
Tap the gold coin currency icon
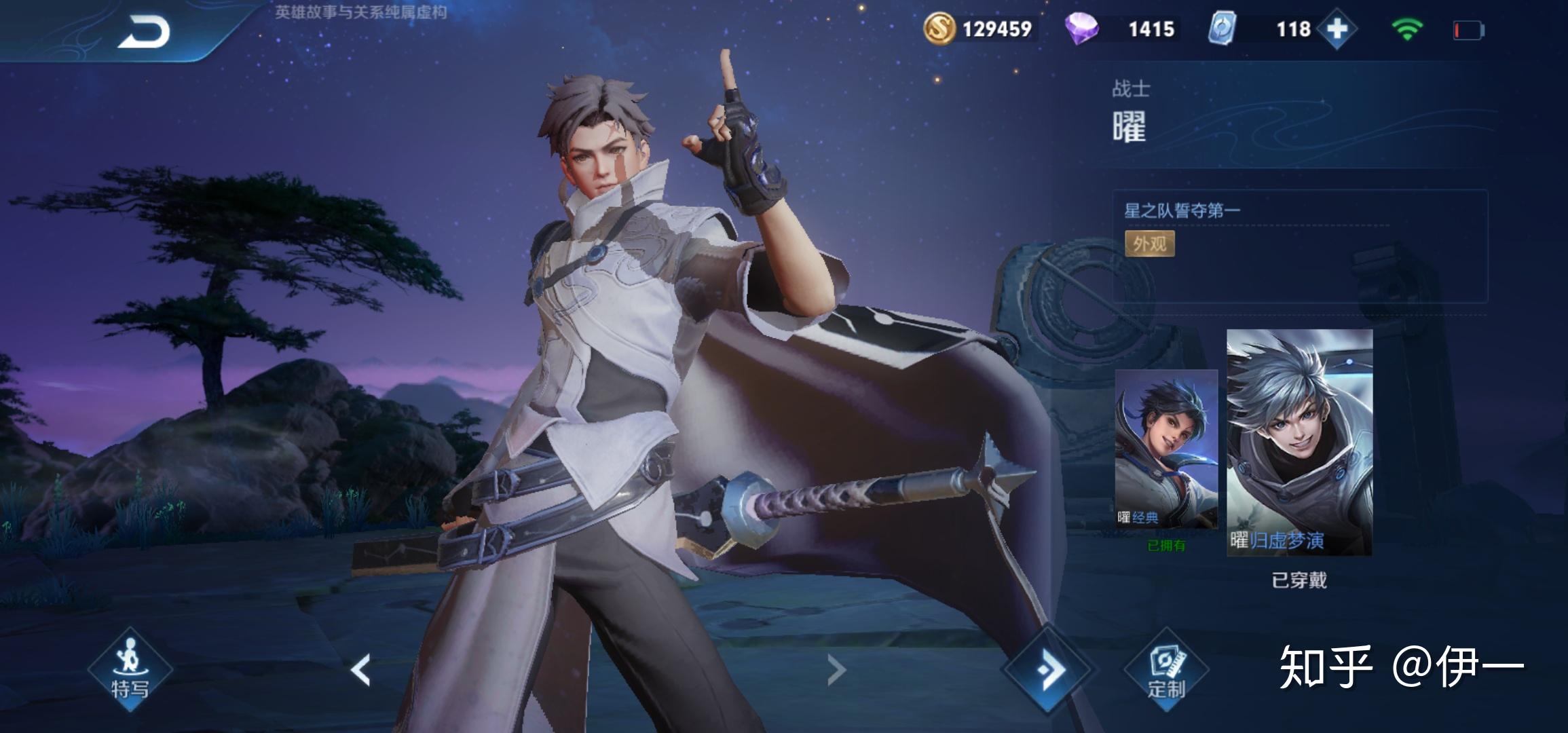pos(939,29)
